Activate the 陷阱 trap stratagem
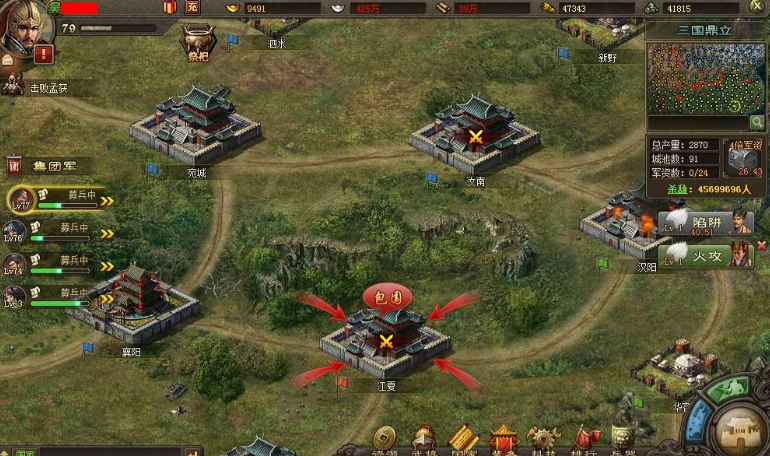Screen dimensions: 770x456 tap(706, 221)
